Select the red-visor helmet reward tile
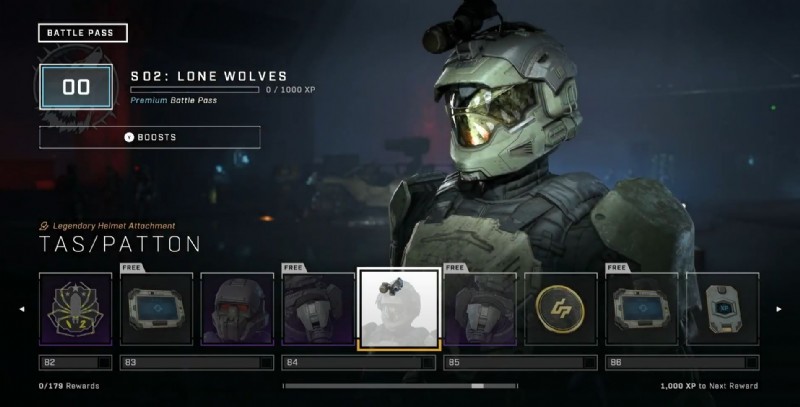Image resolution: width=800 pixels, height=407 pixels. [237, 309]
